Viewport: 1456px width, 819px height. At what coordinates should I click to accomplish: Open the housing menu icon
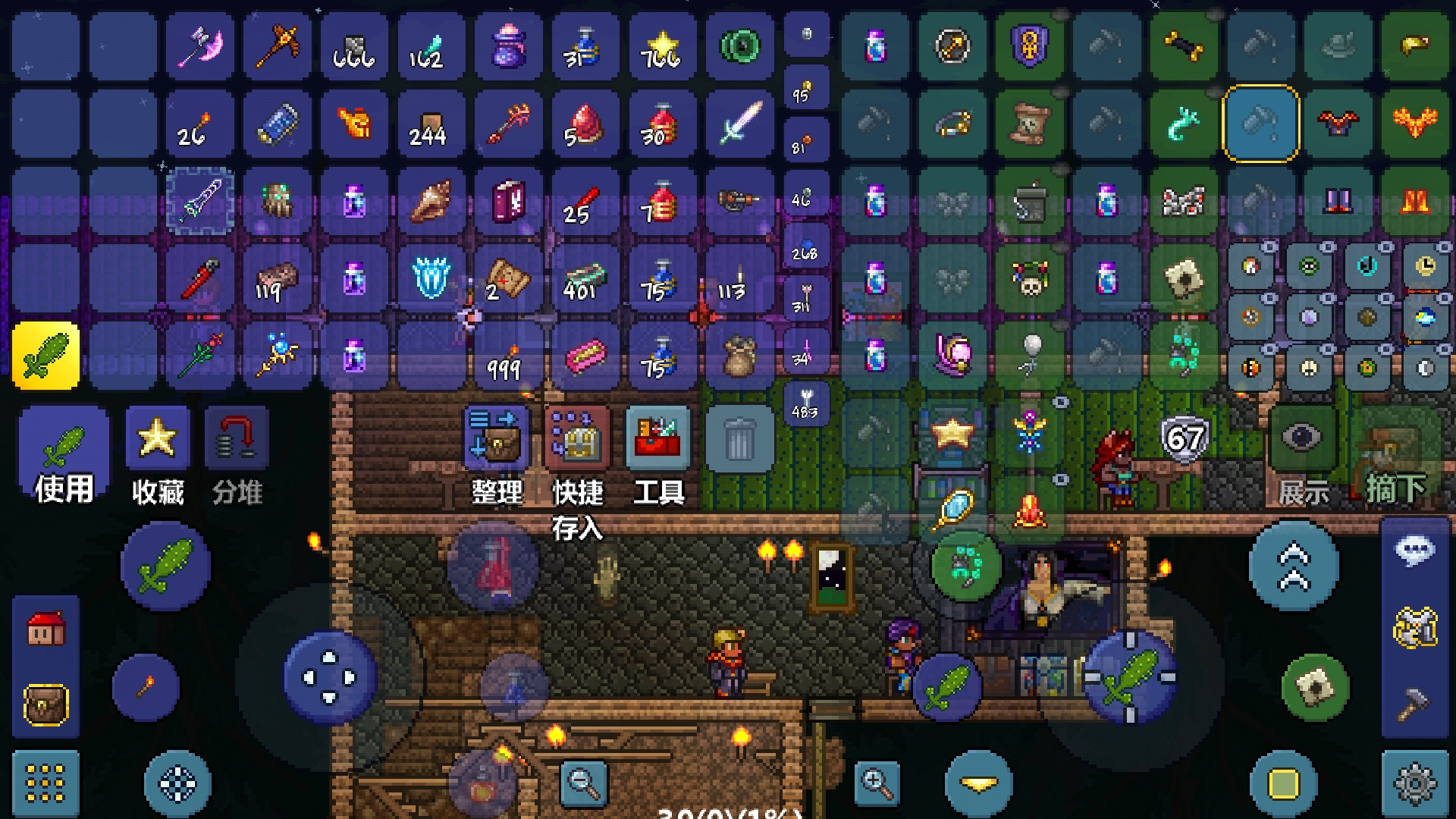[45, 628]
